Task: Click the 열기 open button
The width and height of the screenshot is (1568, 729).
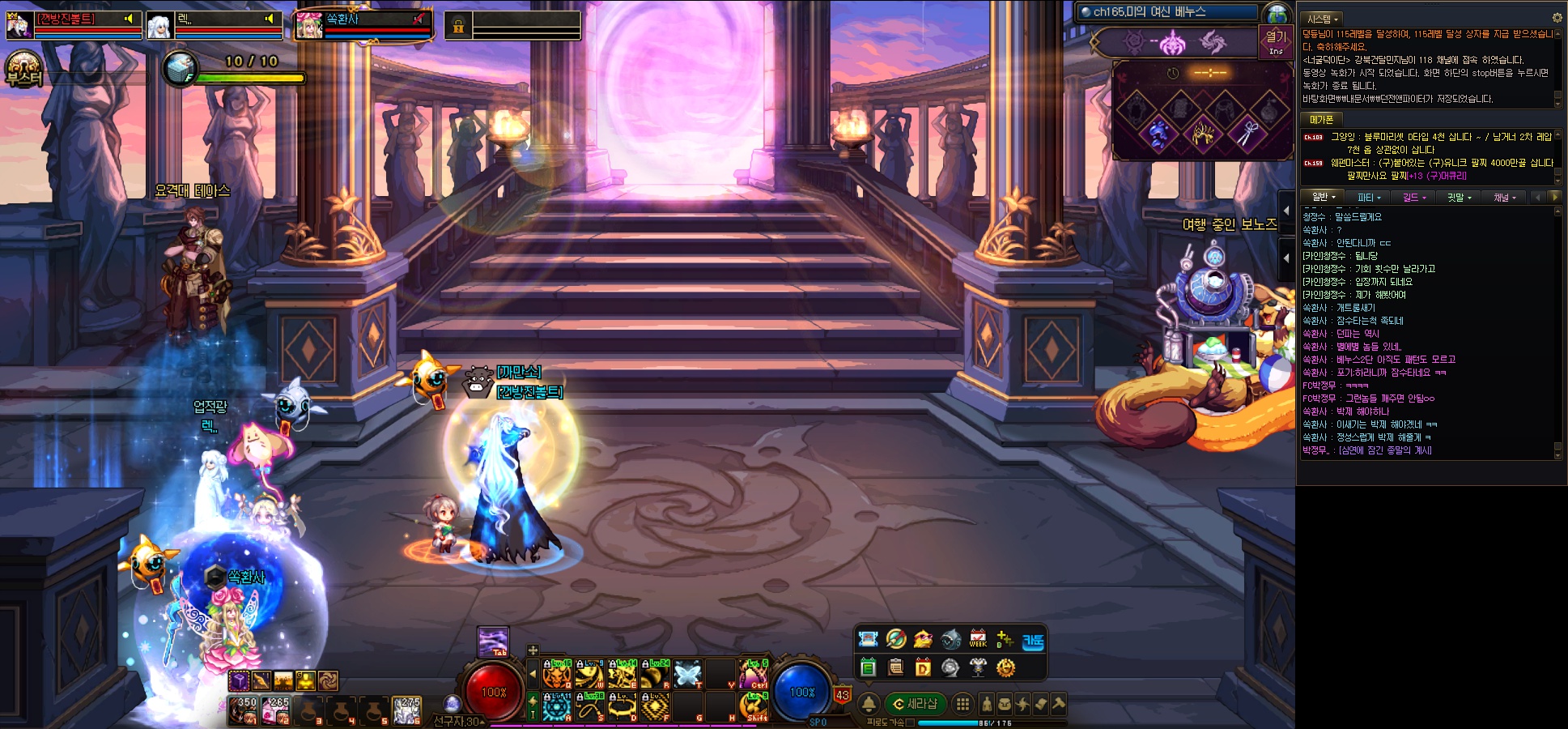Action: coord(1276,40)
